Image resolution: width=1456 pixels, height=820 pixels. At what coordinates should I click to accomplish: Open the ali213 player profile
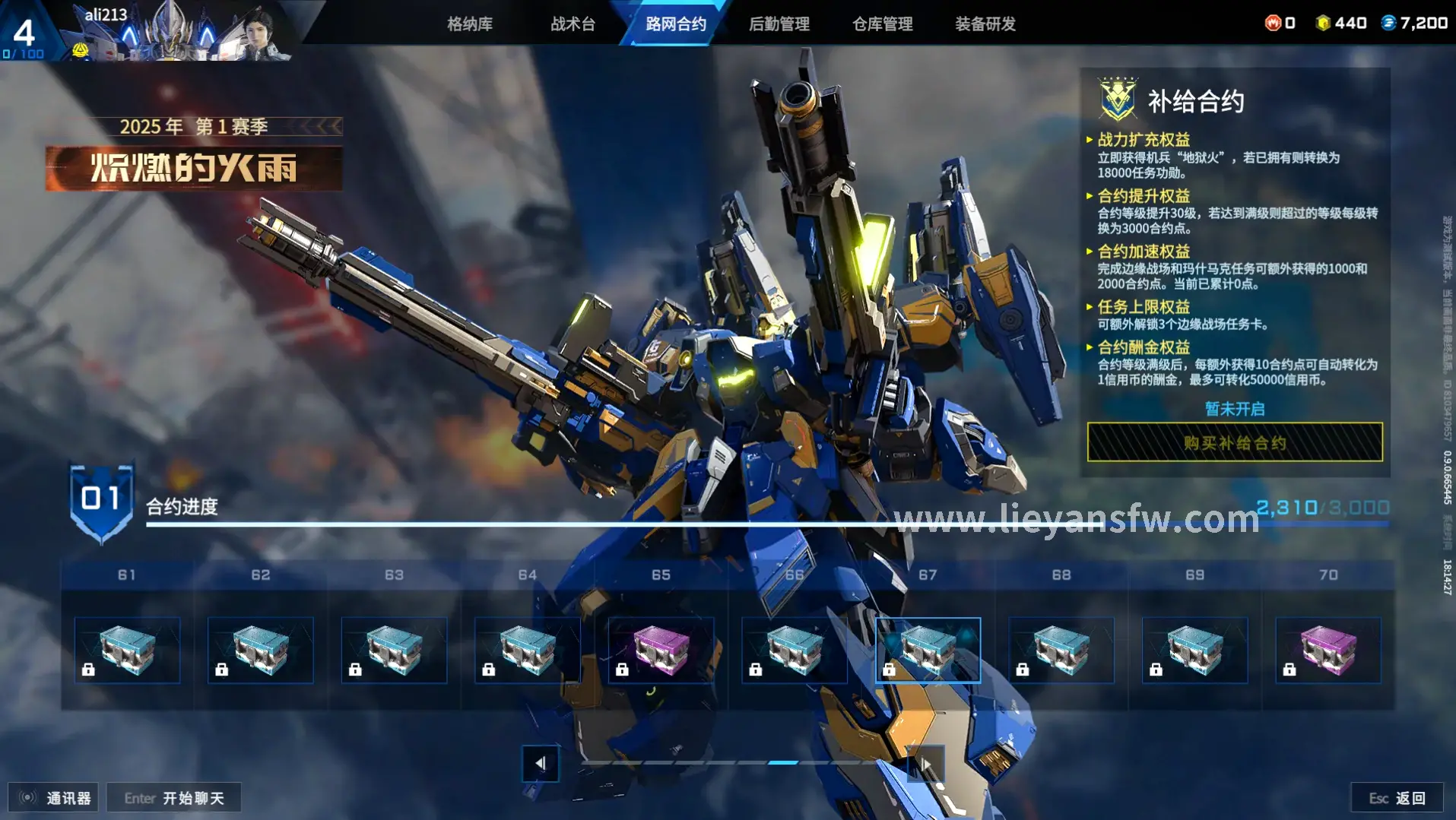tap(106, 15)
